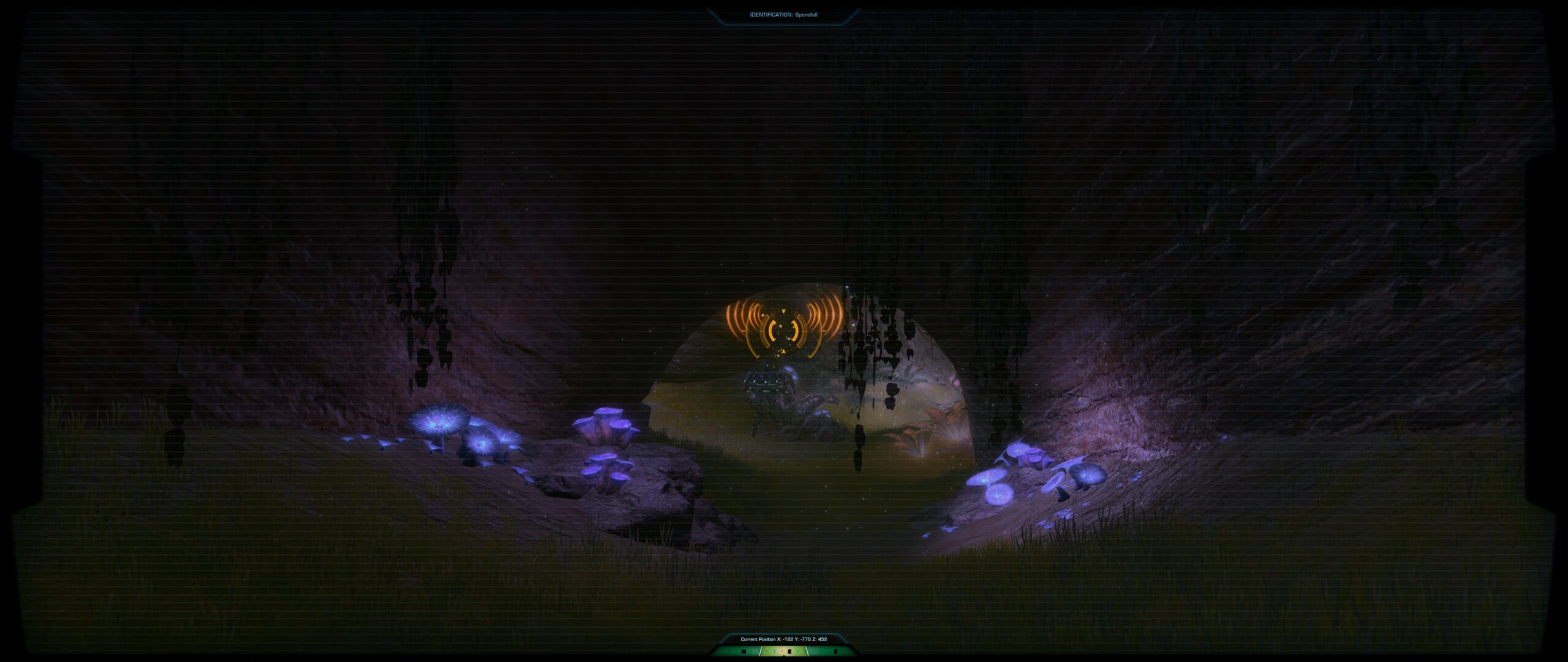The image size is (1568, 662).
Task: Select the central target brackets of the scanner
Action: point(784,331)
